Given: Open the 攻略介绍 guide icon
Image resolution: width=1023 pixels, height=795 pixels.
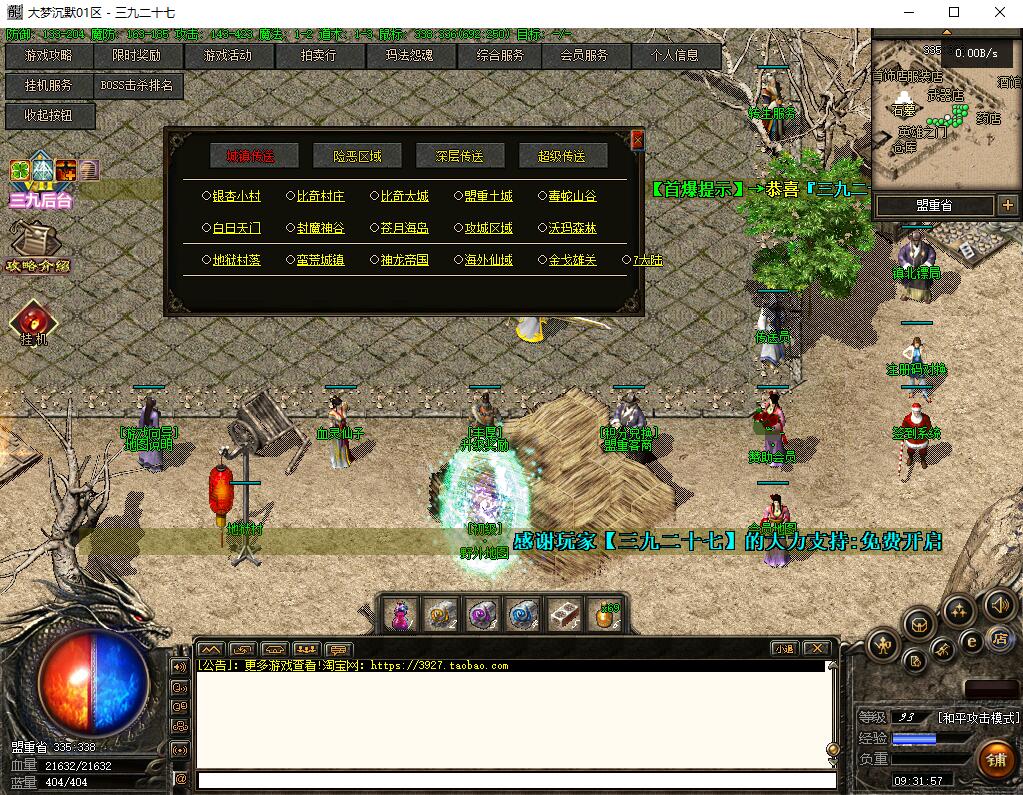Looking at the screenshot, I should tap(36, 246).
